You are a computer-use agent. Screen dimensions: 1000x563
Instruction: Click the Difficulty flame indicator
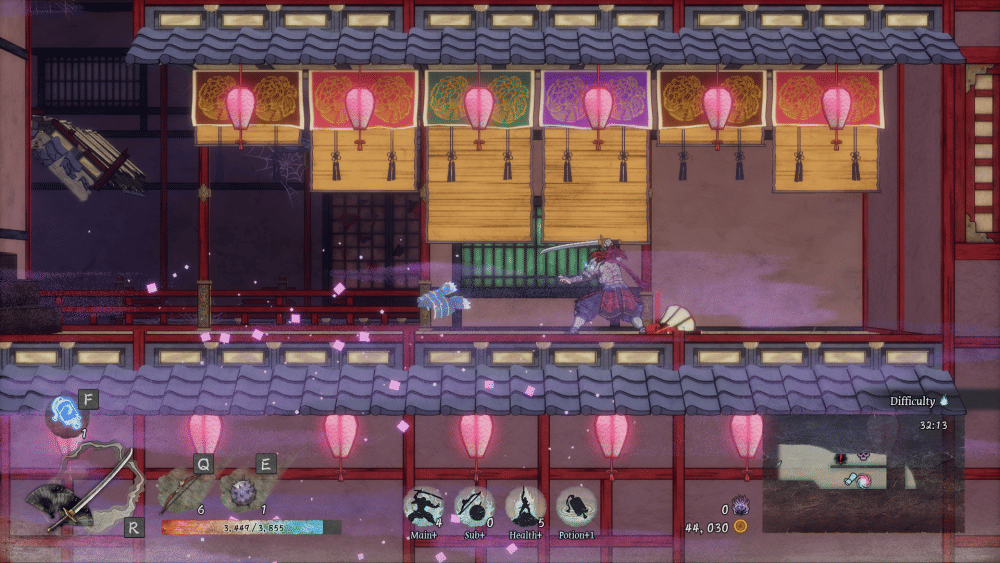tap(944, 401)
